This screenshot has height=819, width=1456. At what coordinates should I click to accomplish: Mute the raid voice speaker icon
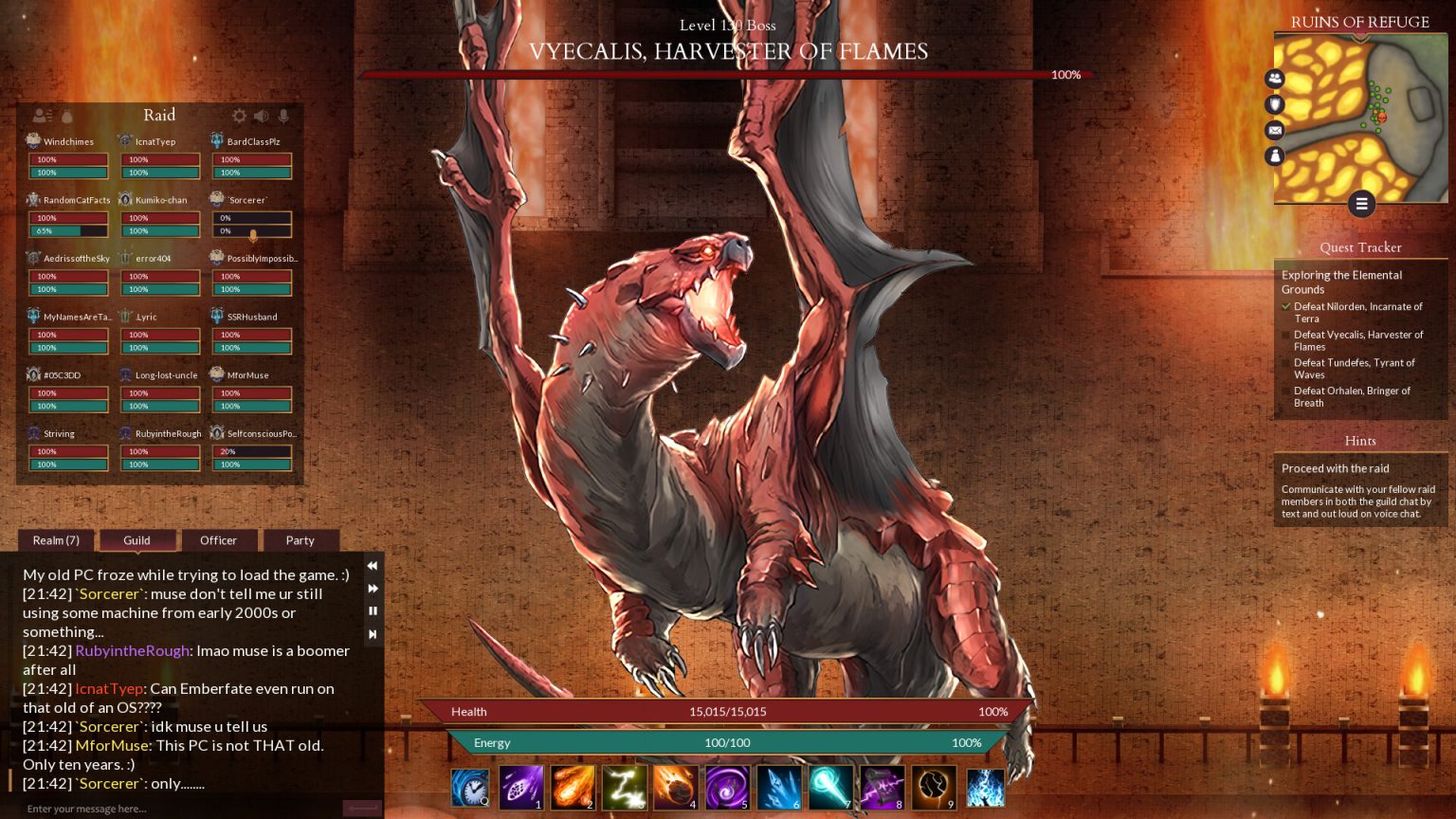[260, 116]
